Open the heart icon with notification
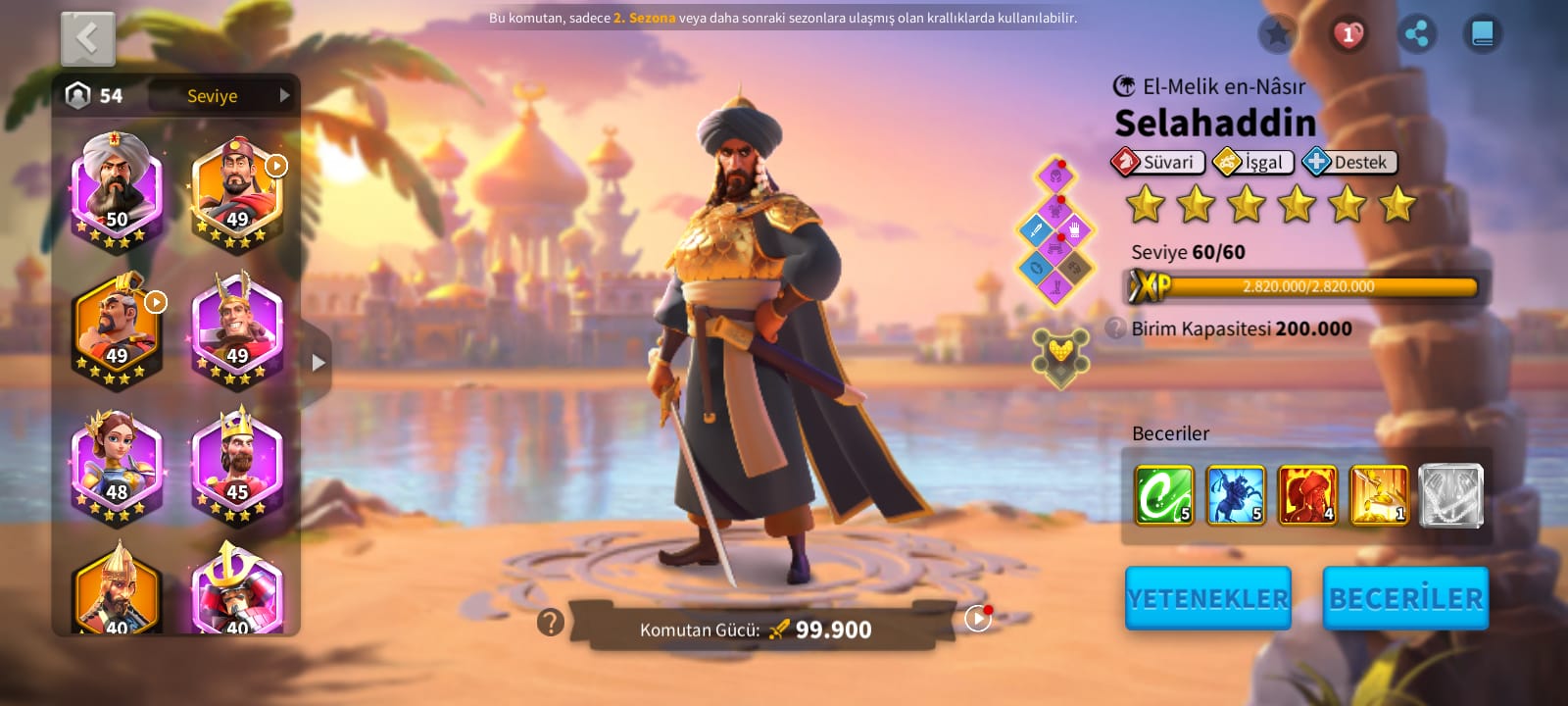 coord(1348,35)
